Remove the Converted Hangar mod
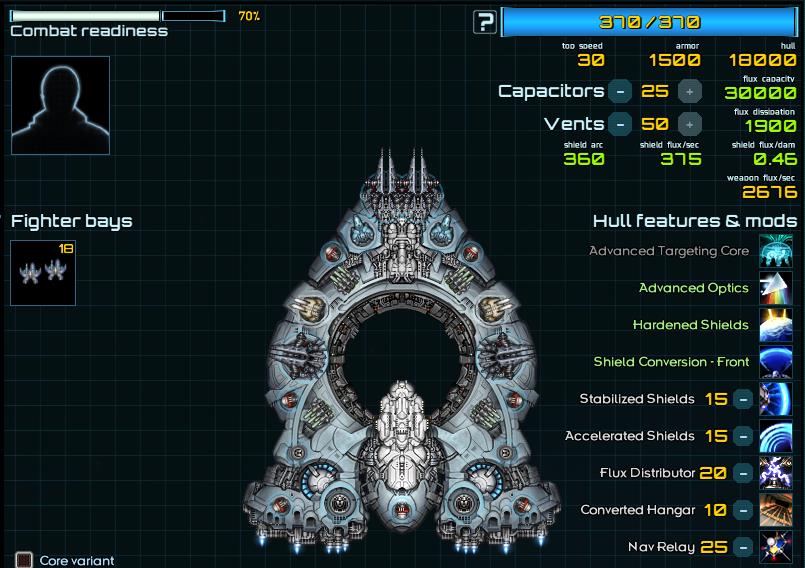 pyautogui.click(x=743, y=510)
